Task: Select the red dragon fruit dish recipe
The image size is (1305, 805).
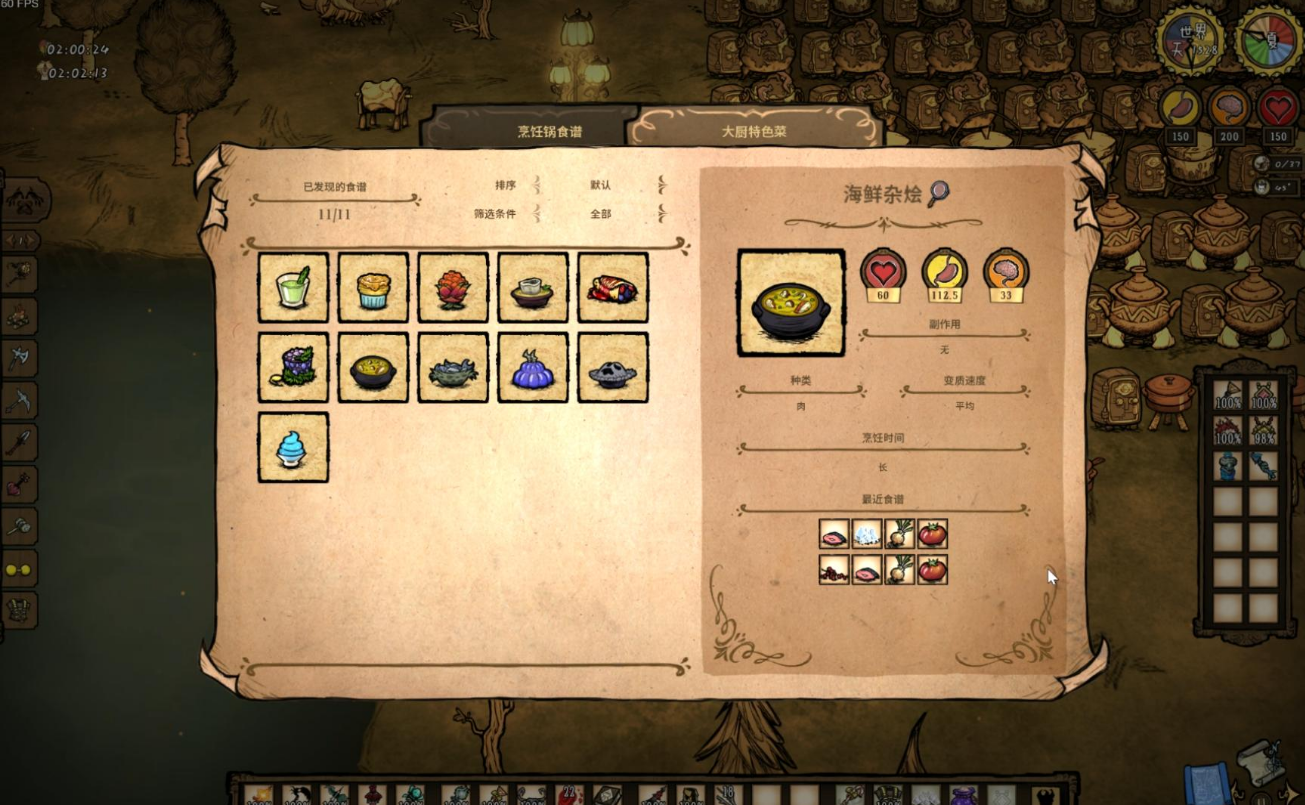Action: [453, 287]
